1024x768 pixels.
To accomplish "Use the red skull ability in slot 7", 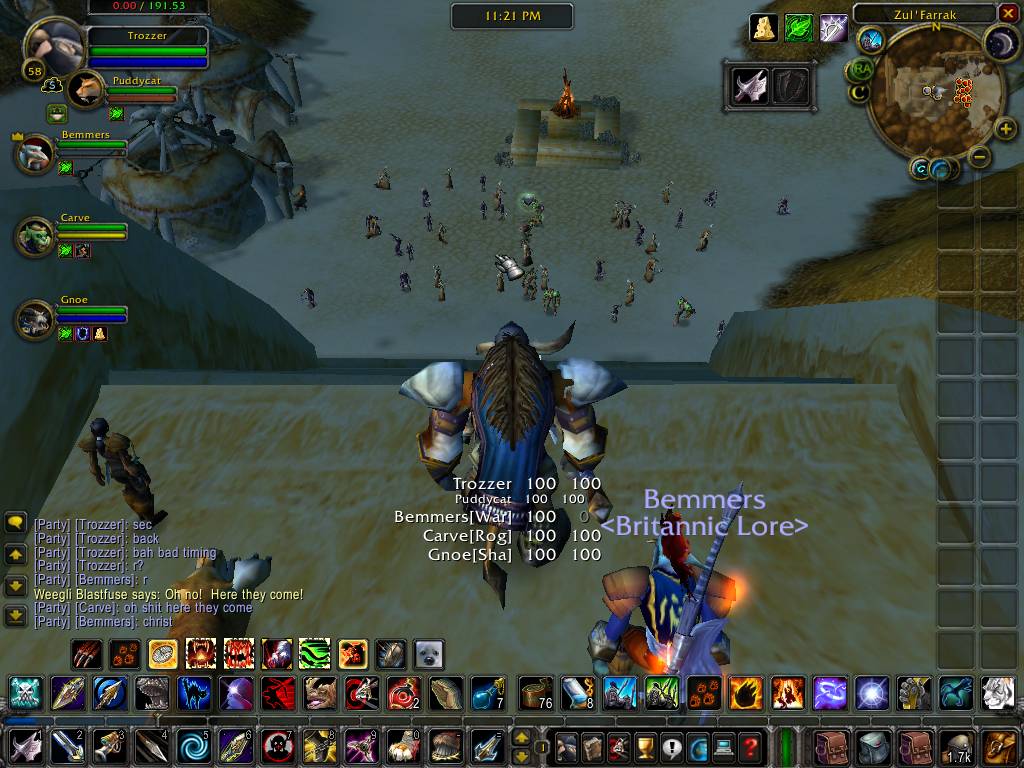I will (275, 746).
